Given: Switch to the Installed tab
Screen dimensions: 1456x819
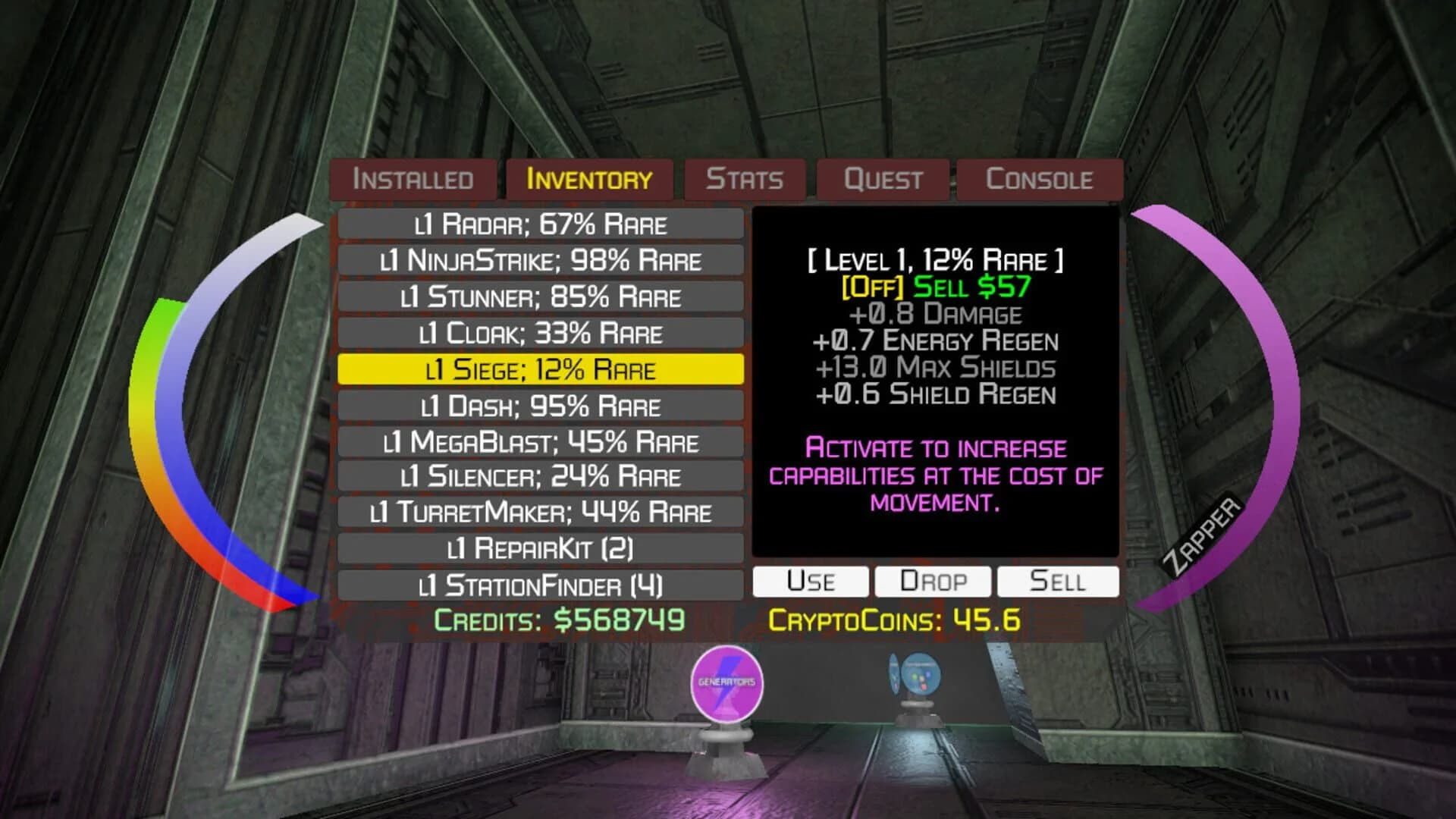Looking at the screenshot, I should point(413,180).
